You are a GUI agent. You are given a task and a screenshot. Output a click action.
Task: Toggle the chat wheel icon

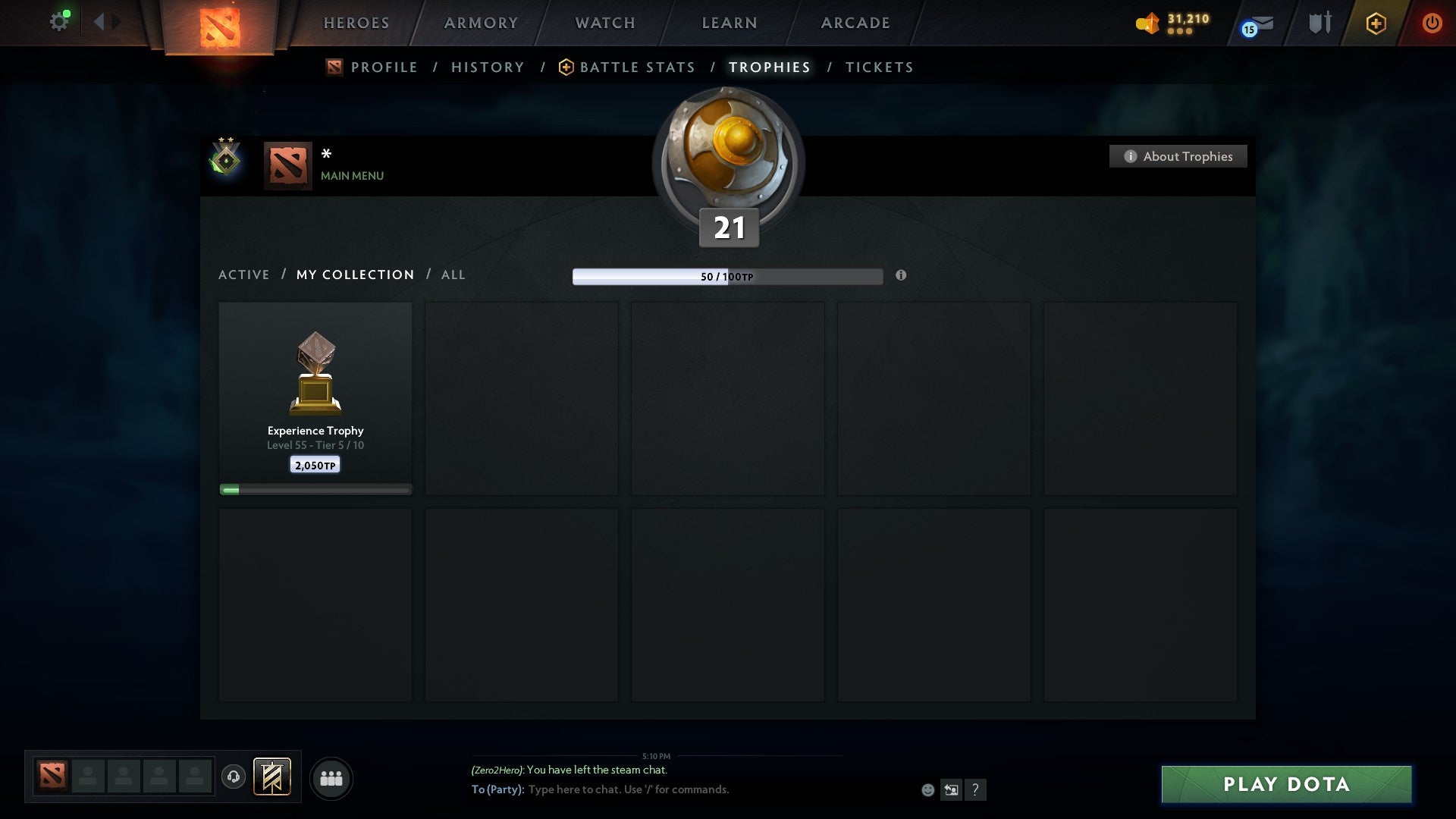951,789
